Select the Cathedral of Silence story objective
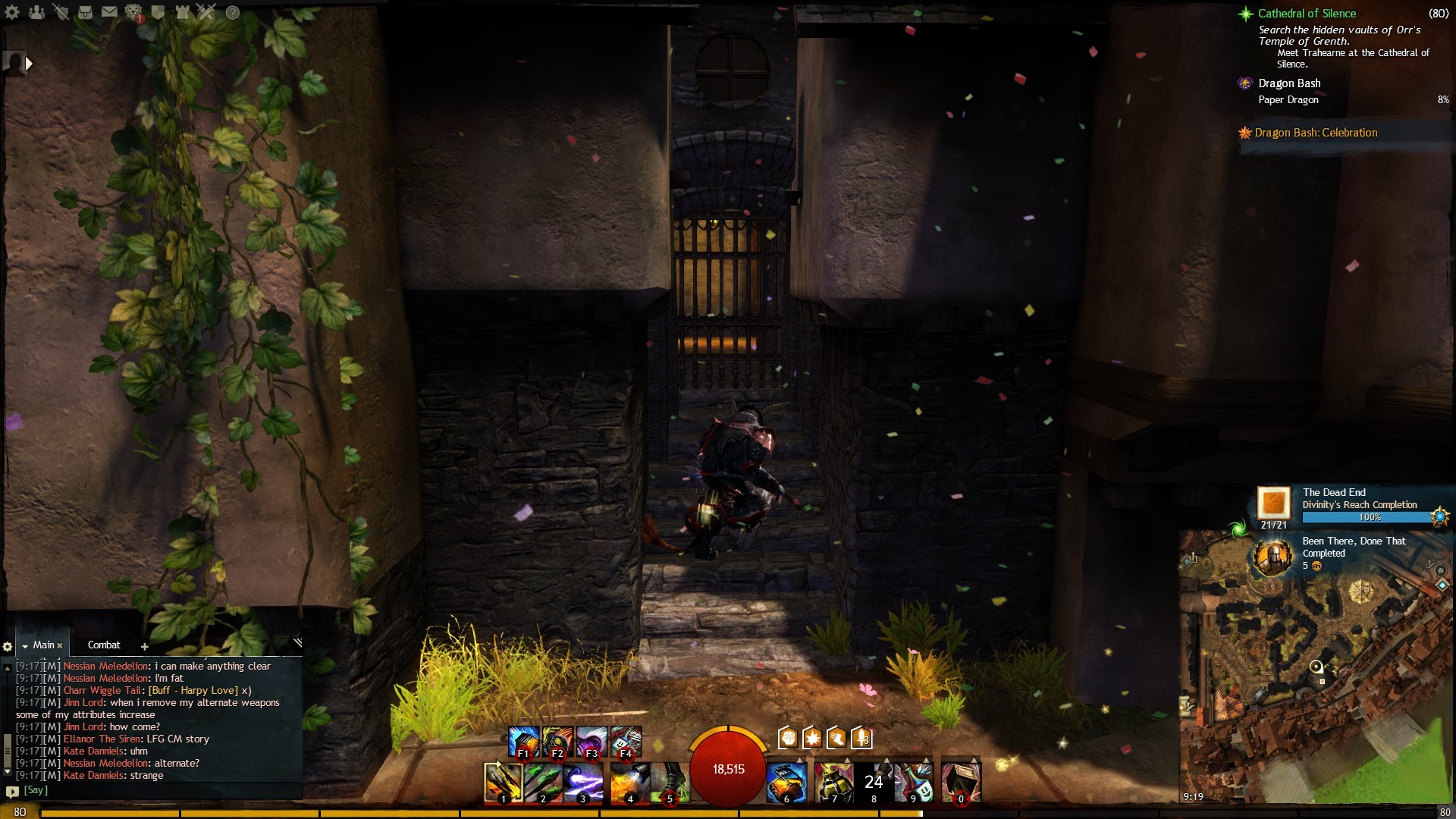1456x819 pixels. [x=1307, y=14]
